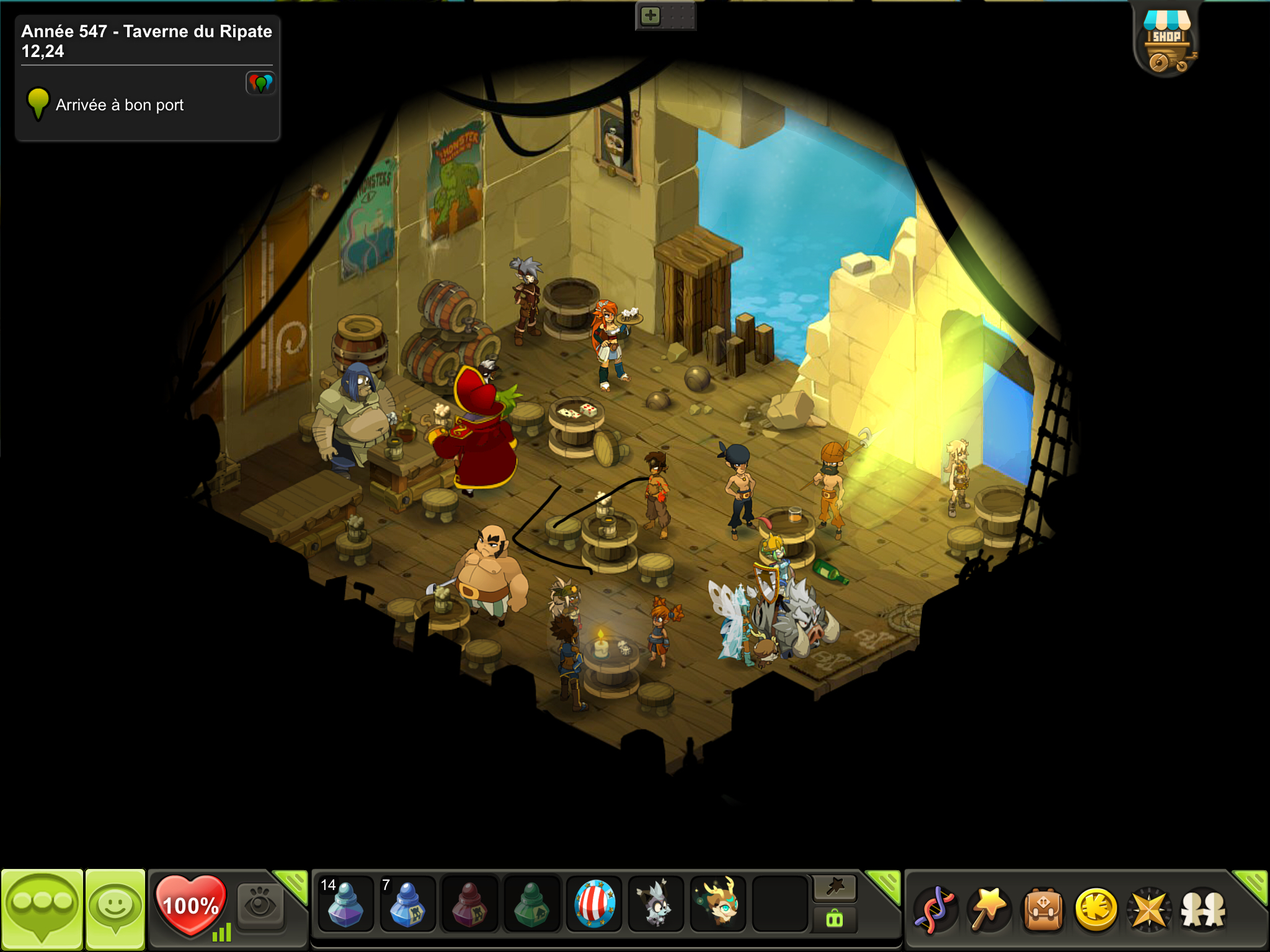This screenshot has height=952, width=1270.
Task: Open the smiley emote menu
Action: click(x=115, y=908)
